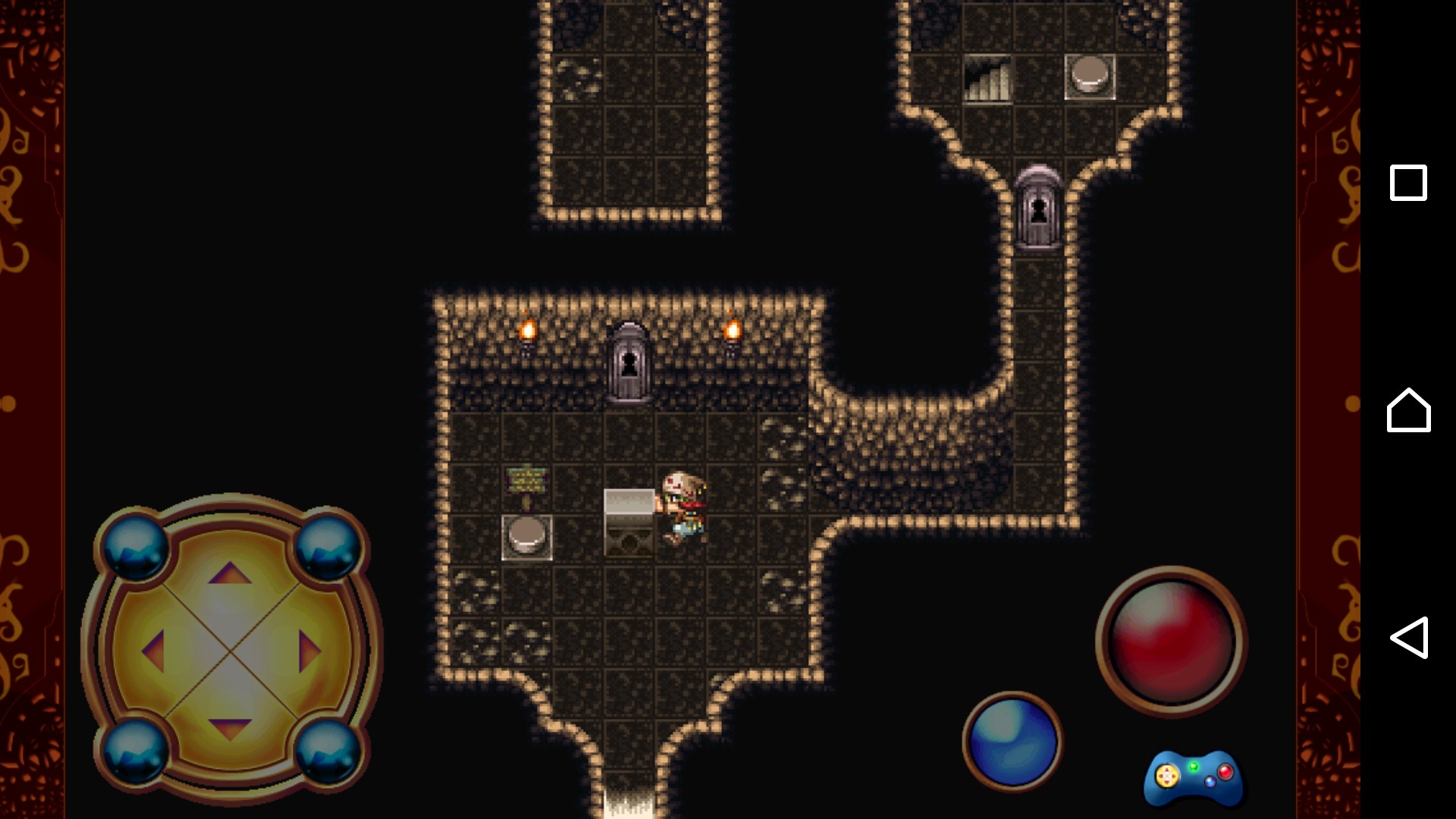This screenshot has width=1456, height=819.
Task: Click the Android back triangle button
Action: click(x=1408, y=637)
